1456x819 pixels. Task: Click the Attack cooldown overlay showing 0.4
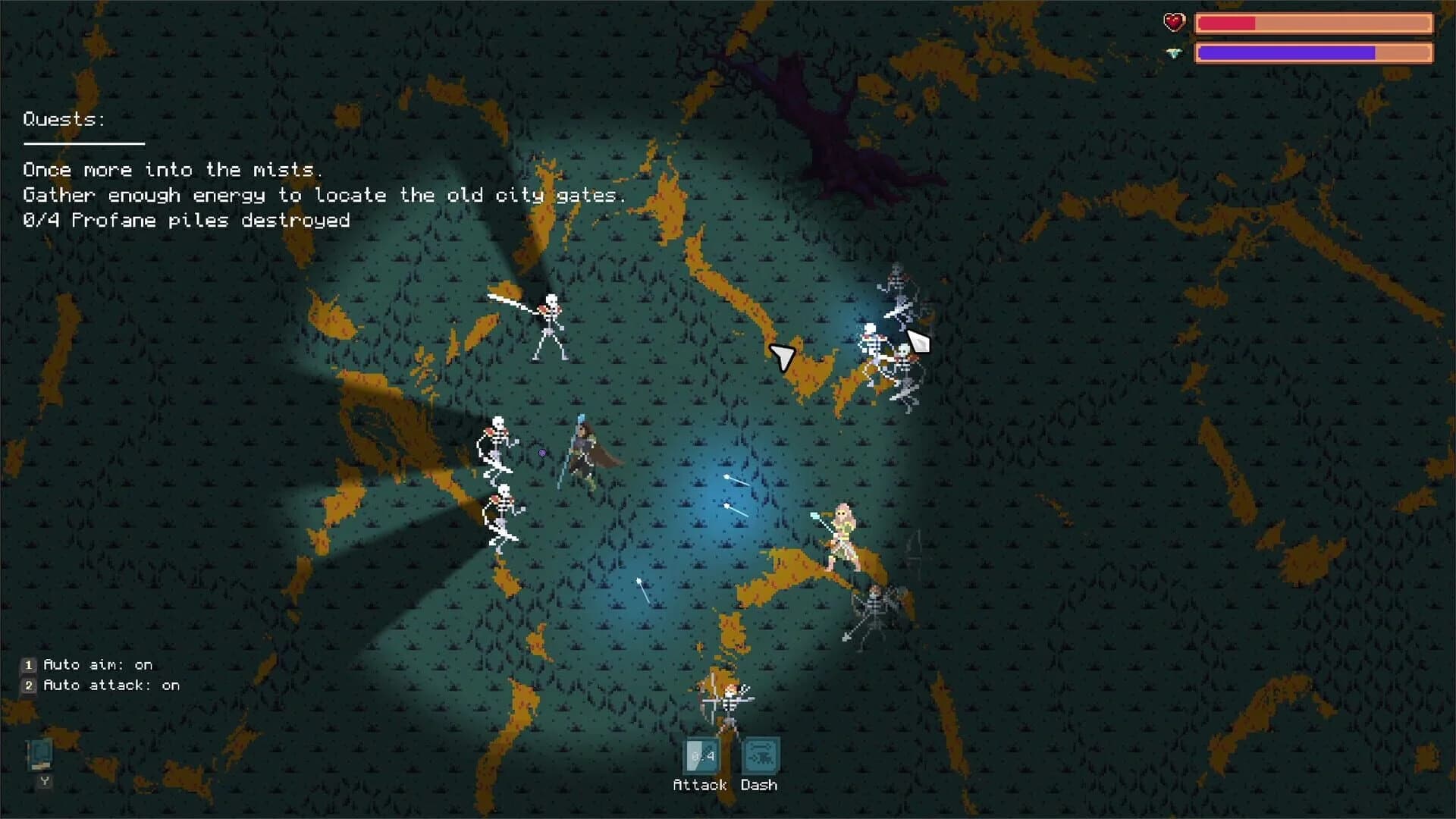(x=701, y=755)
